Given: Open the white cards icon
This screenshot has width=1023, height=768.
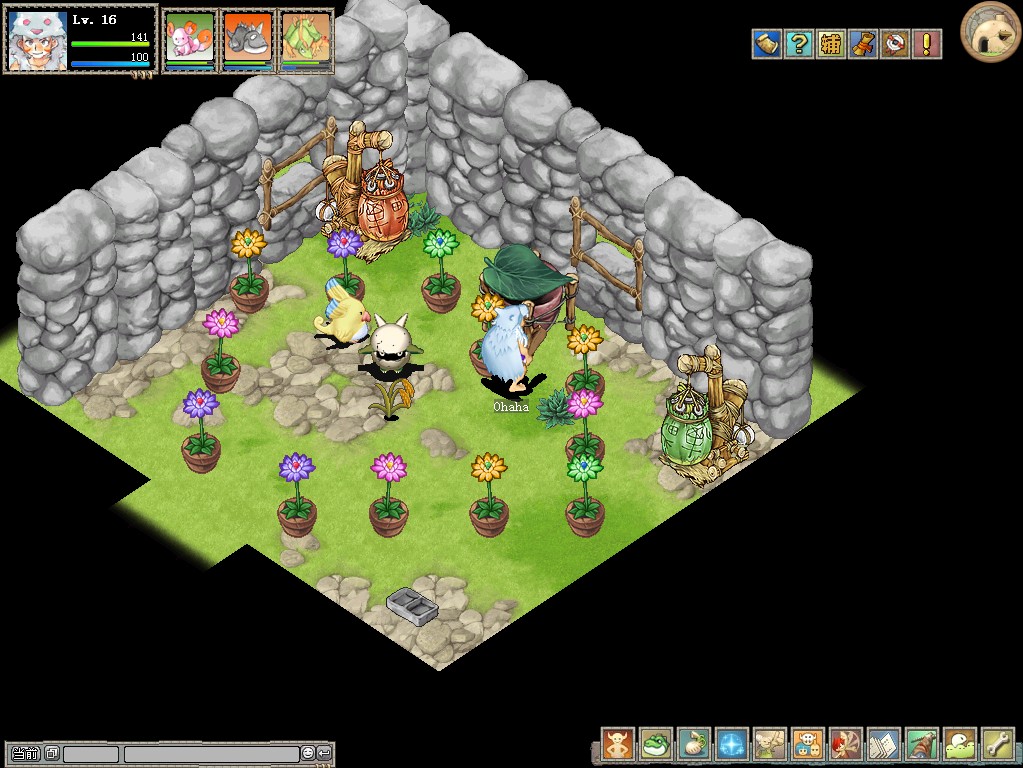Looking at the screenshot, I should click(x=884, y=744).
